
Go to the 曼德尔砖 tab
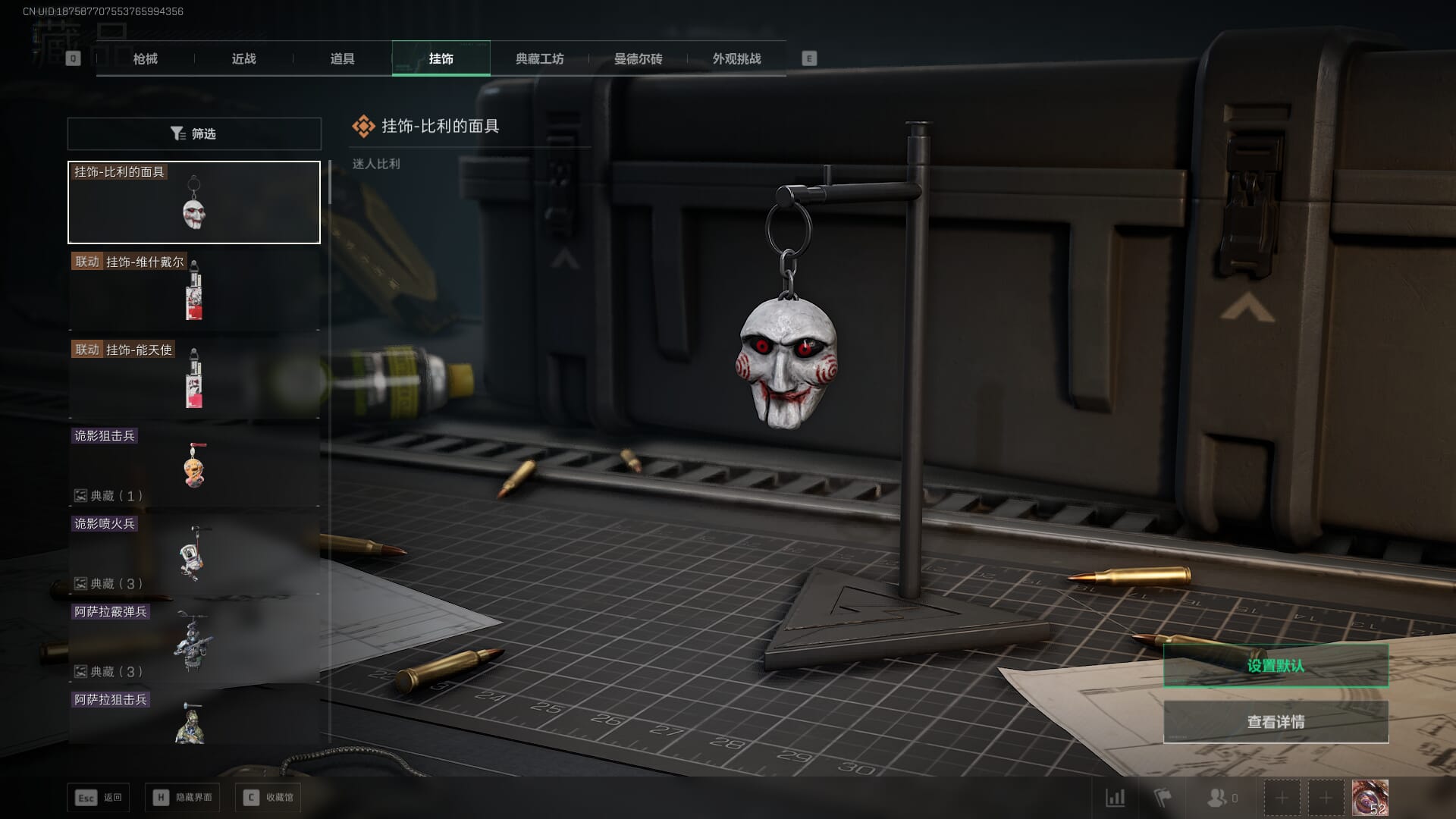click(x=638, y=58)
